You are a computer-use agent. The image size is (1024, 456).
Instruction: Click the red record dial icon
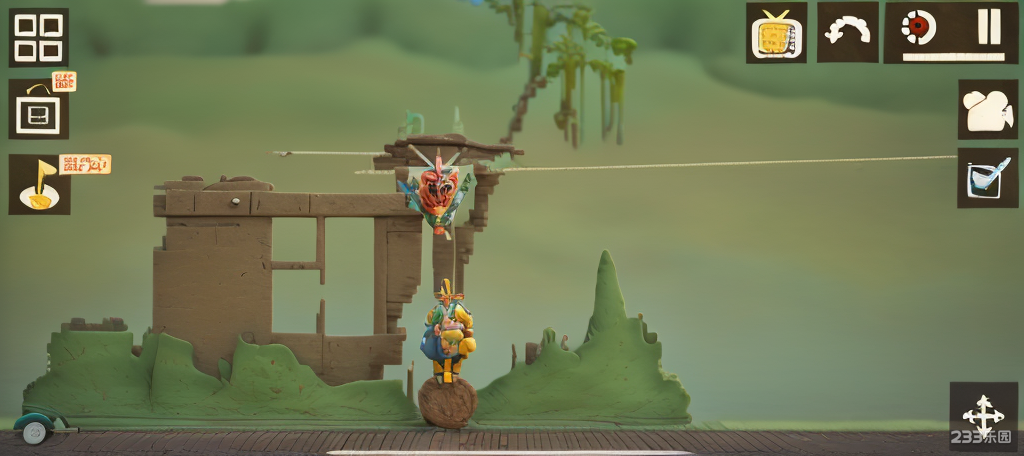pos(917,28)
